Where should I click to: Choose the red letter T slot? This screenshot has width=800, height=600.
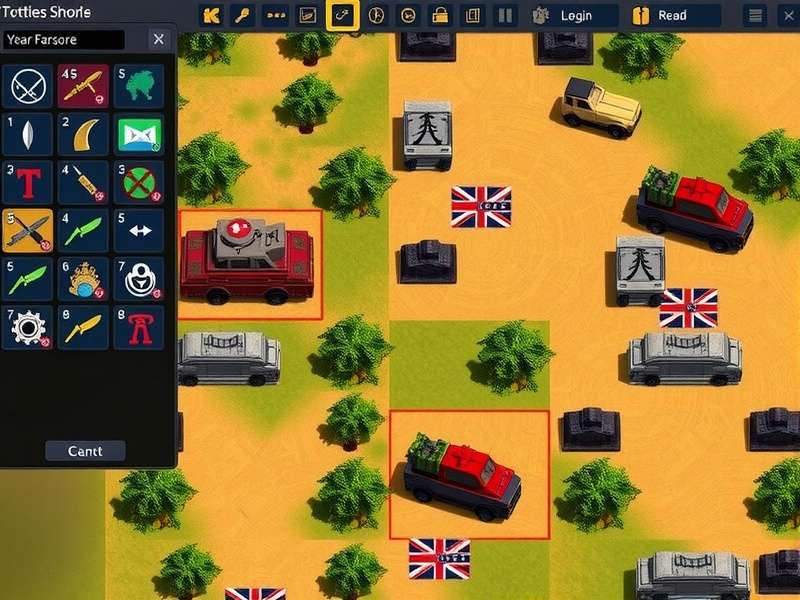coord(27,183)
